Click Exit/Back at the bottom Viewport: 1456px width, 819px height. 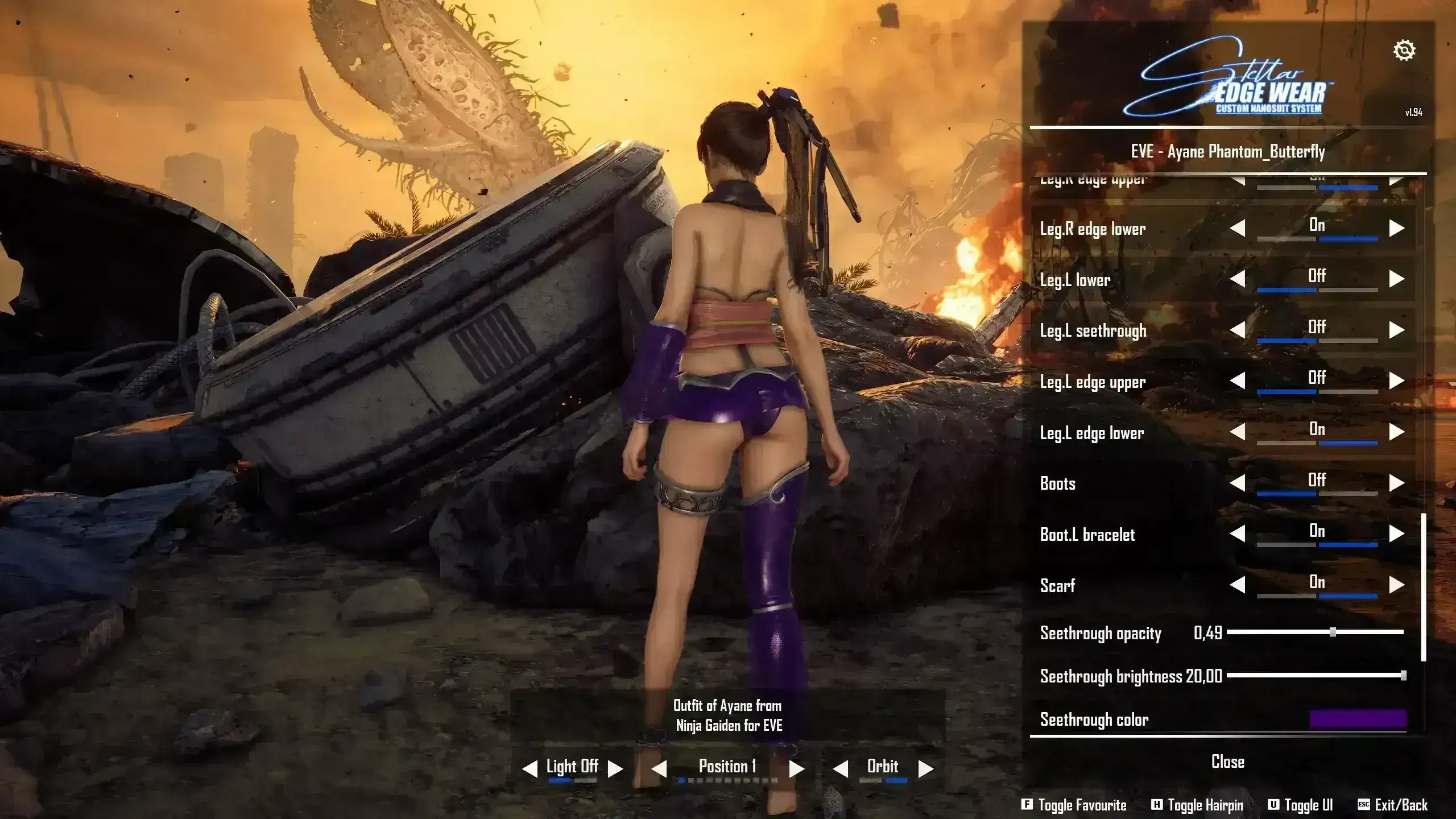[x=1393, y=805]
